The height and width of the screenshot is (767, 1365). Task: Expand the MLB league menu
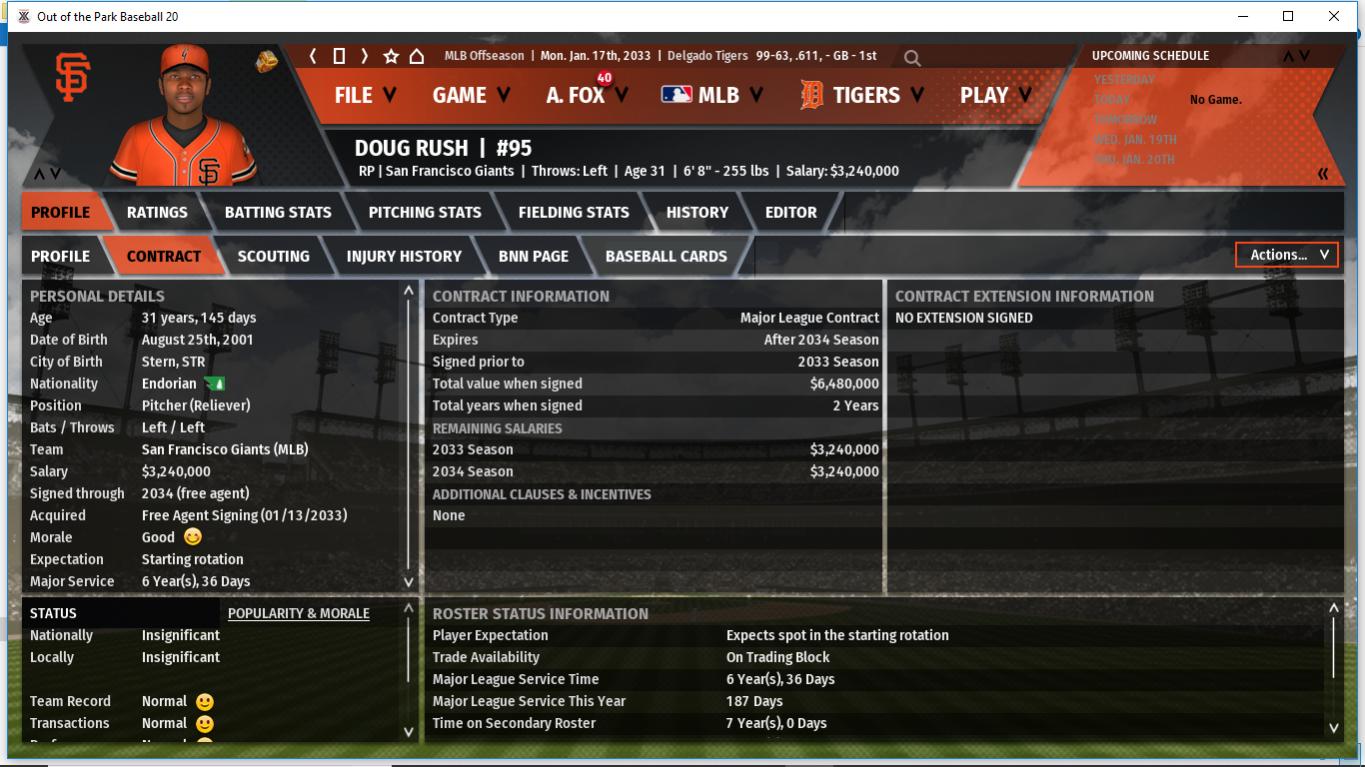coord(710,95)
